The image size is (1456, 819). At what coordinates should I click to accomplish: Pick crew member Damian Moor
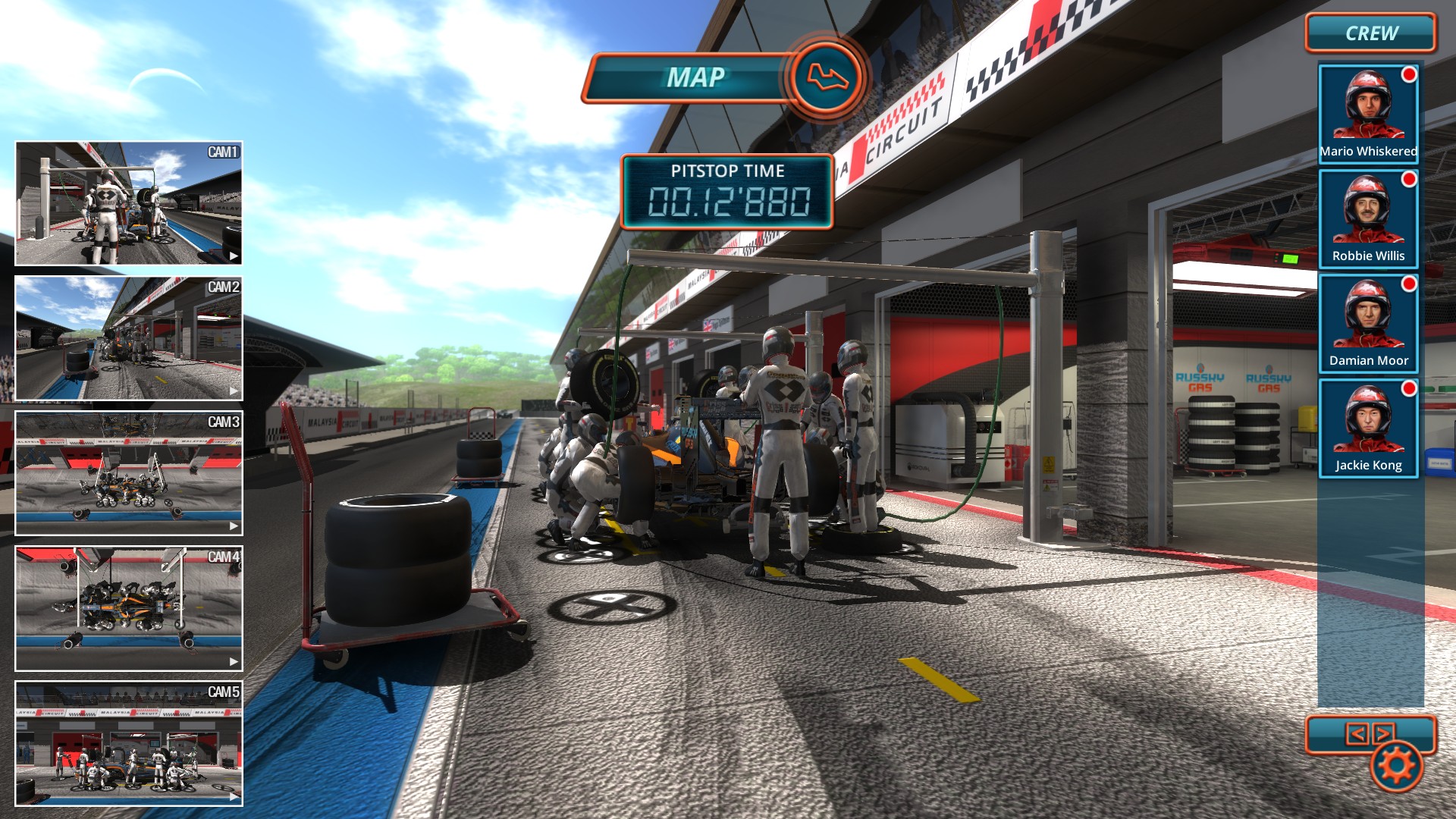click(1368, 323)
